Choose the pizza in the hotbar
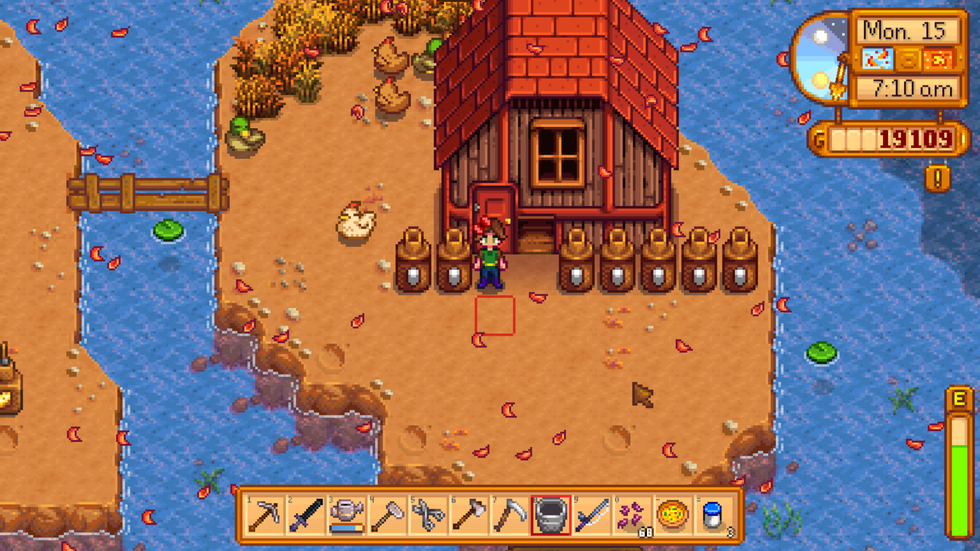 click(673, 515)
